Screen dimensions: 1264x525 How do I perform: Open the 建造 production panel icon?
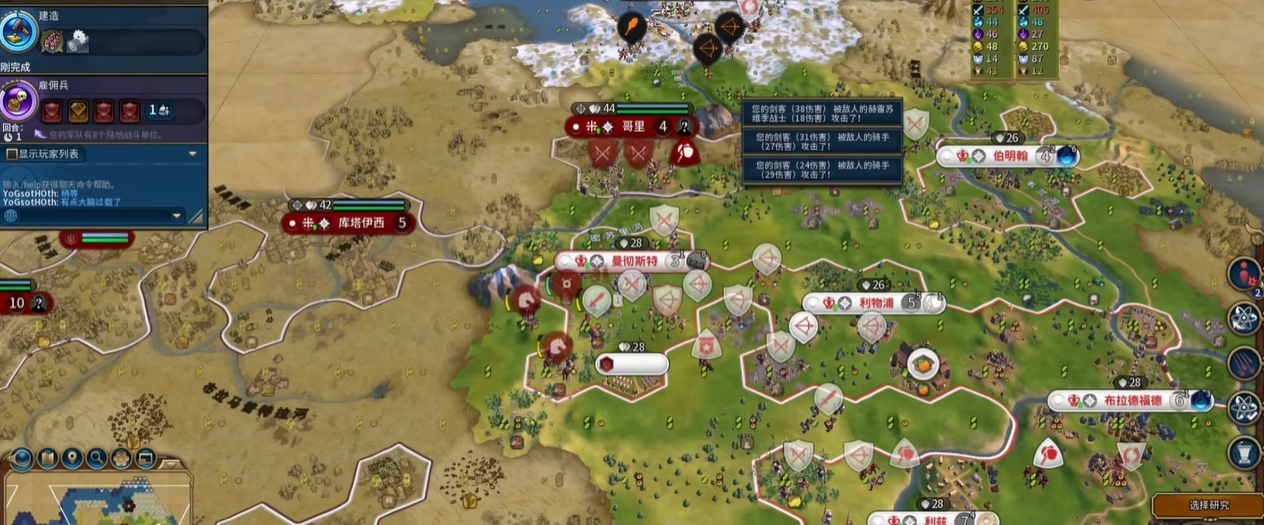[x=19, y=31]
